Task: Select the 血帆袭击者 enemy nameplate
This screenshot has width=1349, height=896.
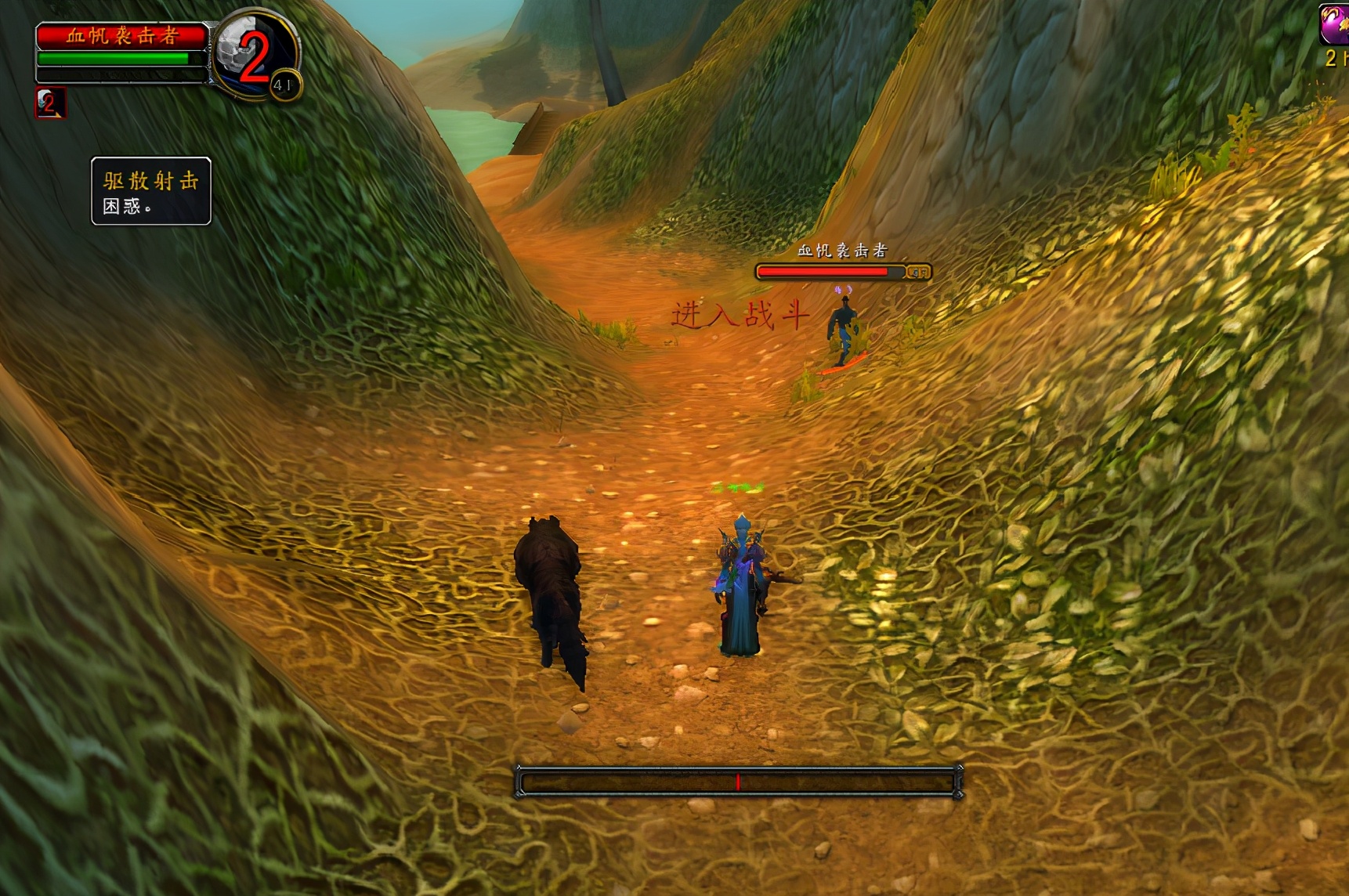Action: pos(842,271)
